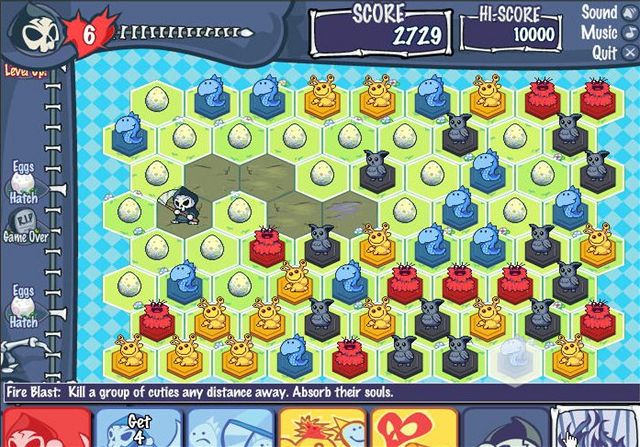
Task: Choose the red hooded ability card
Action: pos(45,428)
